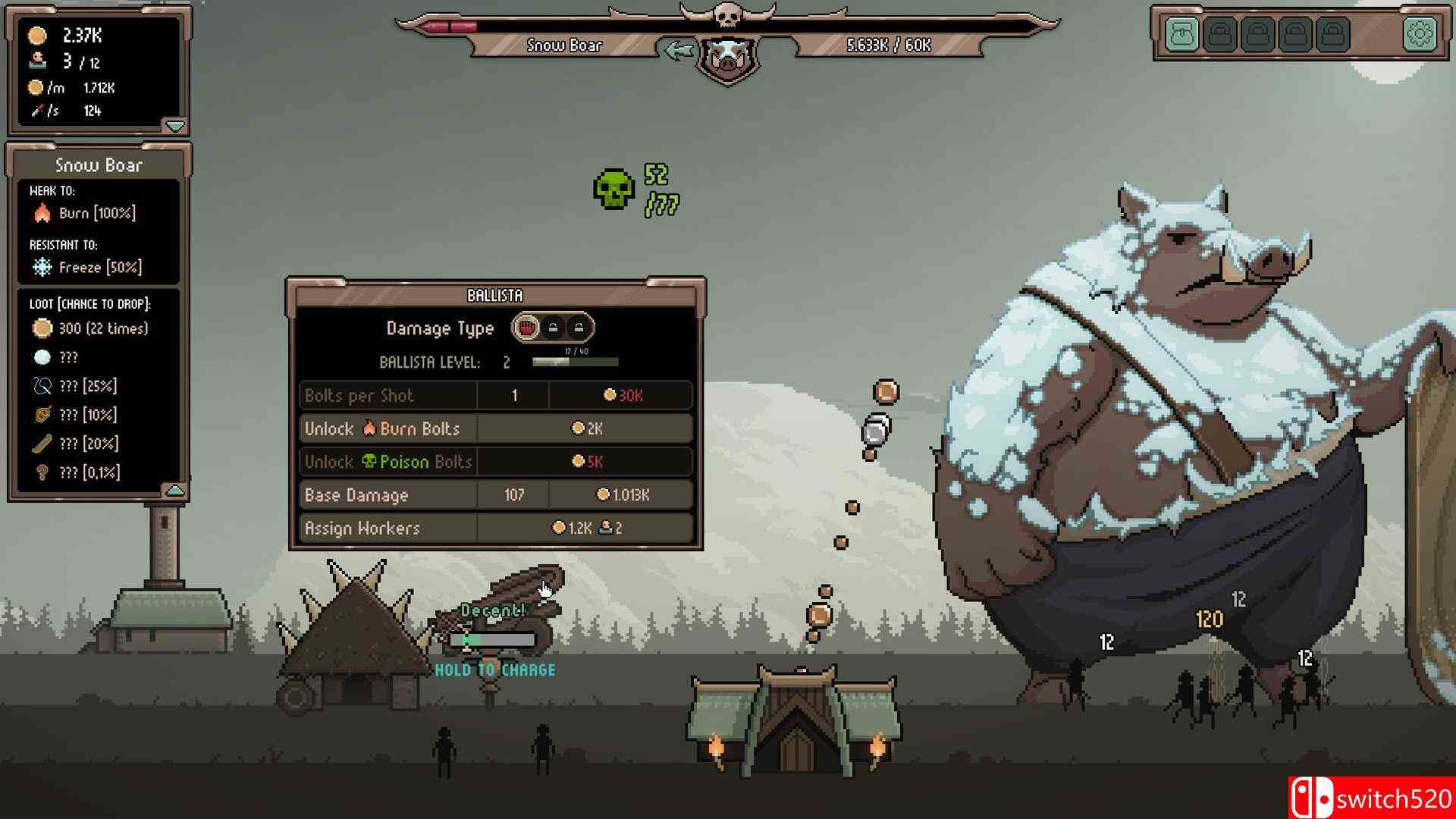The image size is (1456, 819).
Task: Click the first locked Damage Type slot
Action: click(553, 328)
